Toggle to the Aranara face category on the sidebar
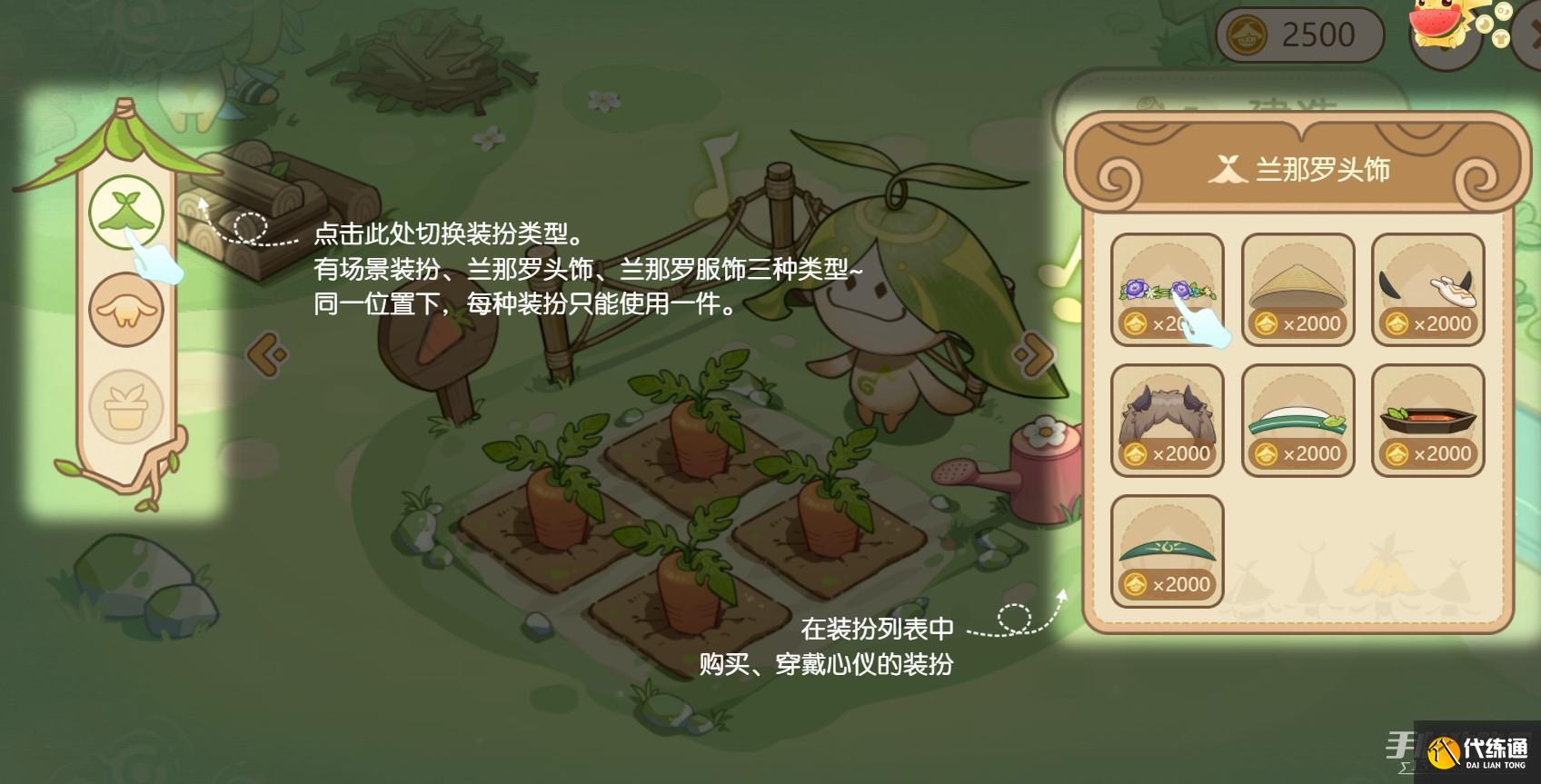This screenshot has height=784, width=1541. point(125,309)
